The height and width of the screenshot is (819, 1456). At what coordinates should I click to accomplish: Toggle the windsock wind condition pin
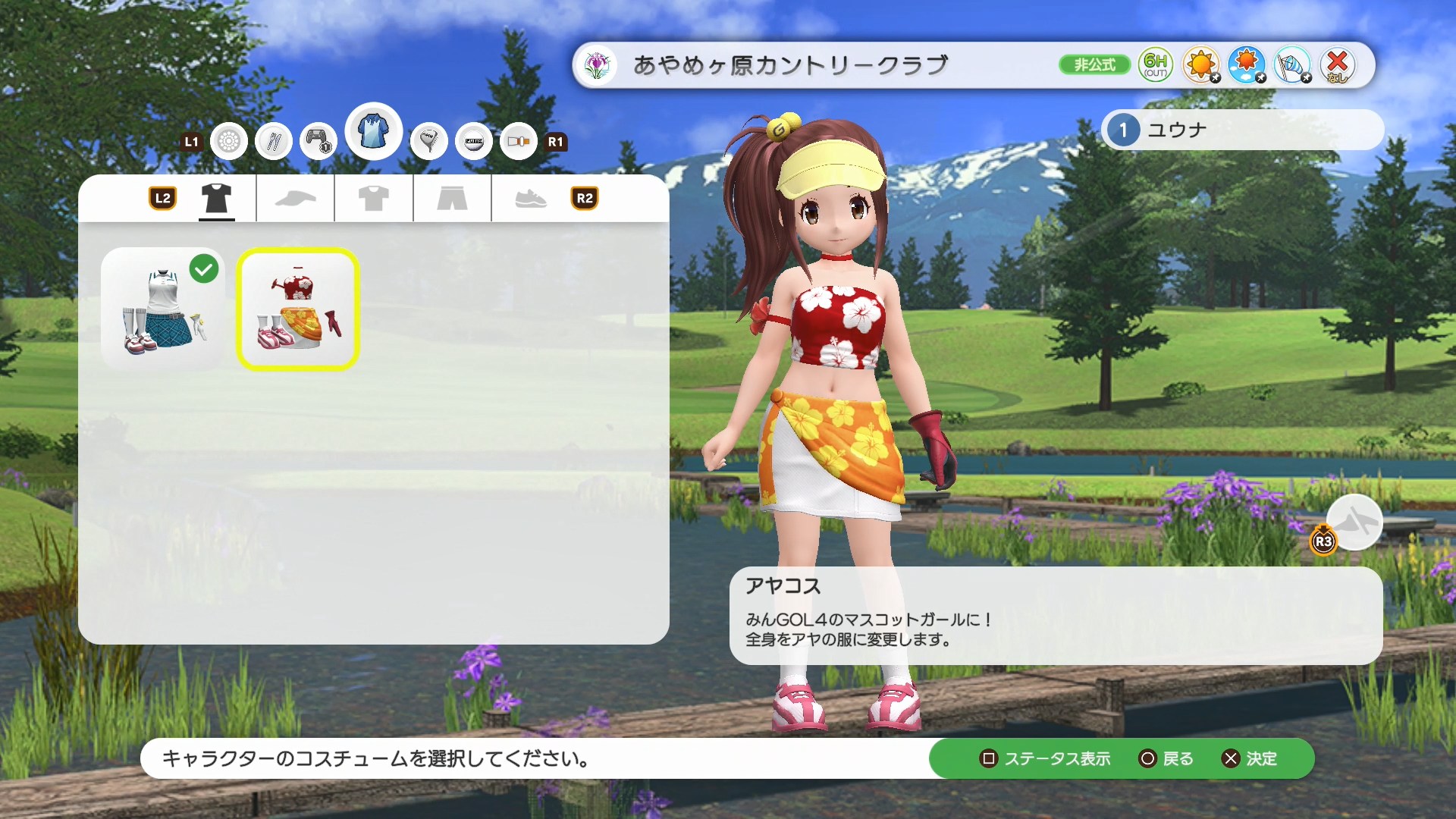click(1293, 65)
